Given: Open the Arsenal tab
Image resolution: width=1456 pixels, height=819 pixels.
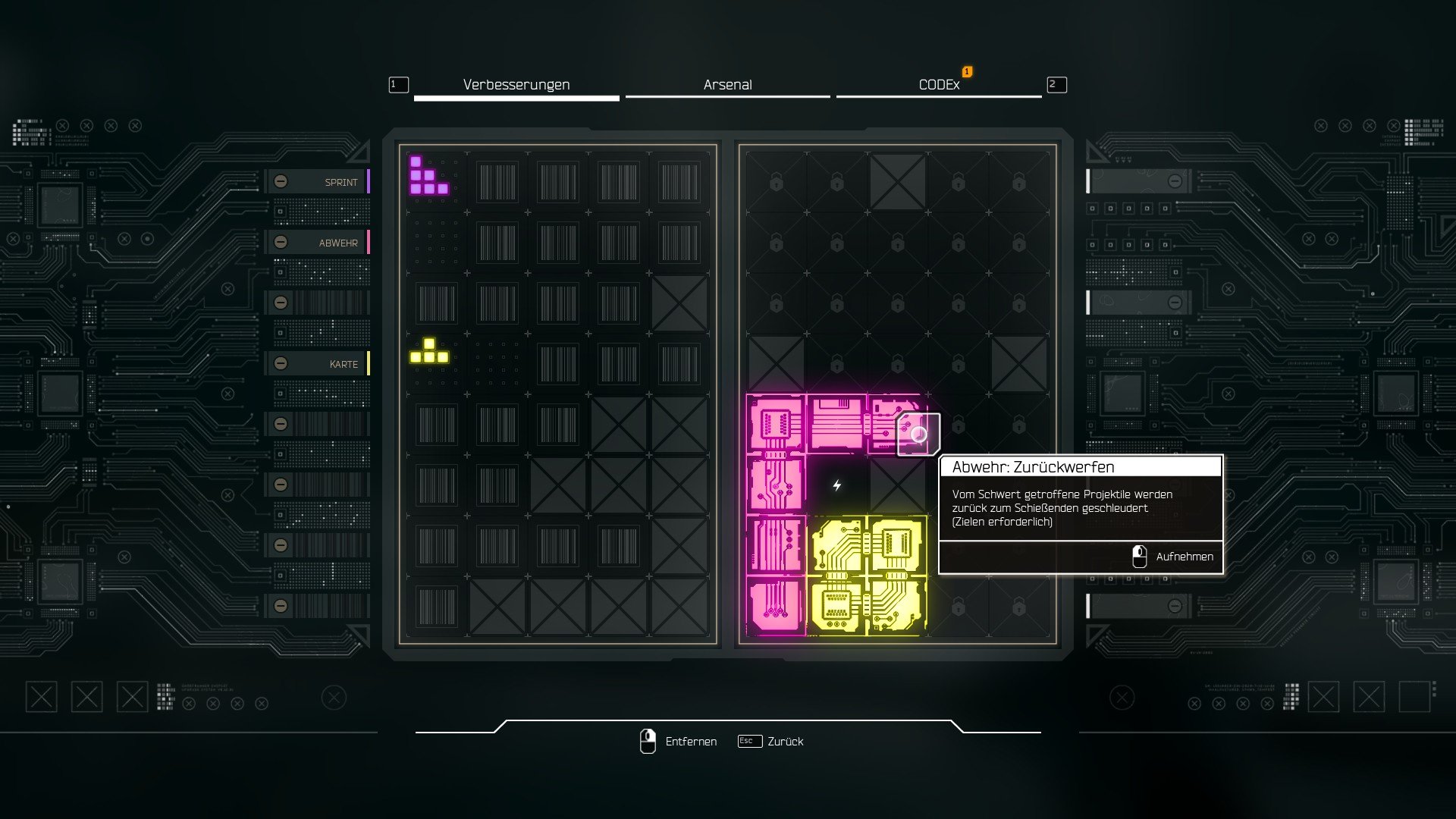Looking at the screenshot, I should point(727,85).
